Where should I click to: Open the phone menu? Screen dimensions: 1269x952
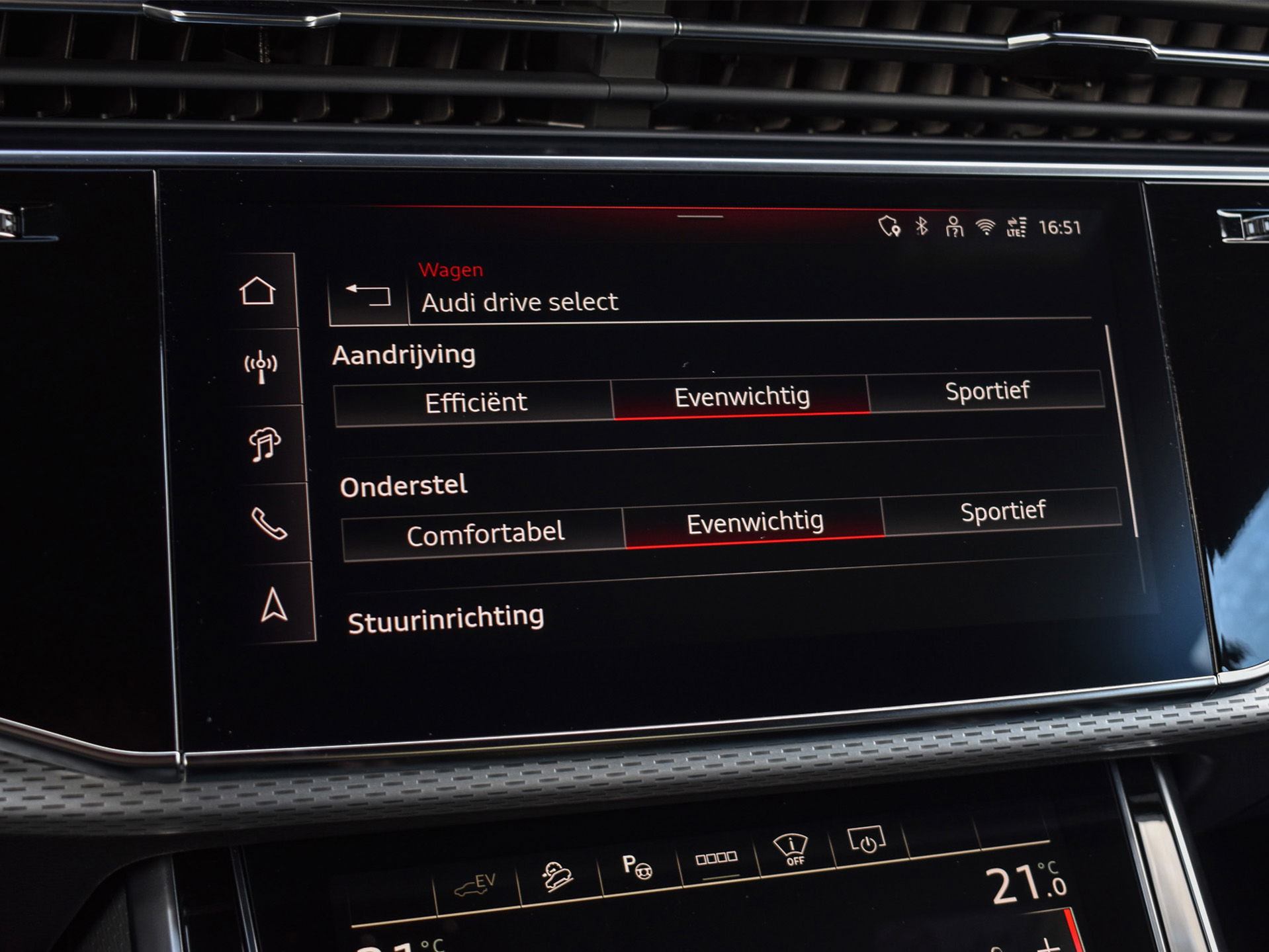(x=269, y=524)
